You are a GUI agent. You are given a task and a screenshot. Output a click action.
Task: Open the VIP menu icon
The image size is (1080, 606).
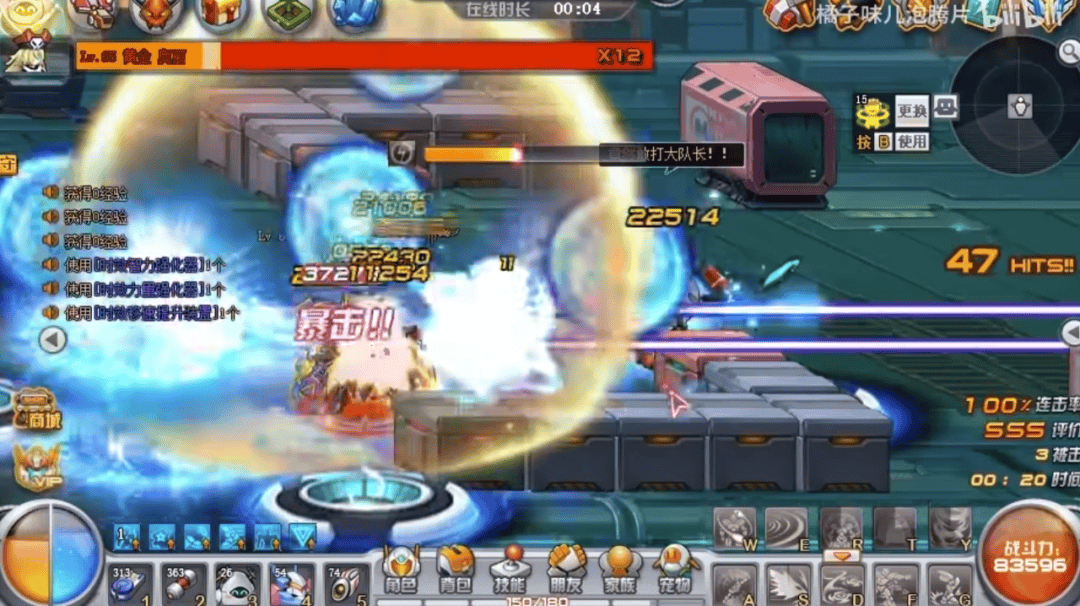pyautogui.click(x=37, y=467)
